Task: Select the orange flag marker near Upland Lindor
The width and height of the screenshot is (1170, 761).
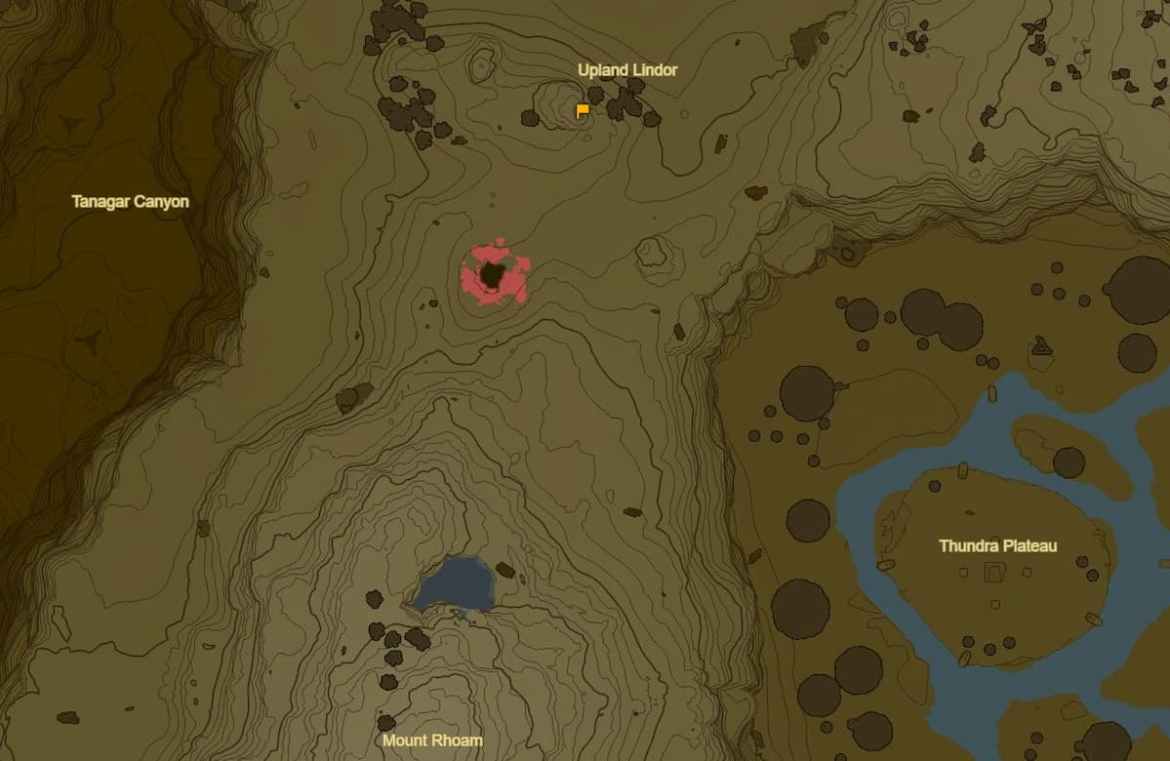Action: coord(582,111)
